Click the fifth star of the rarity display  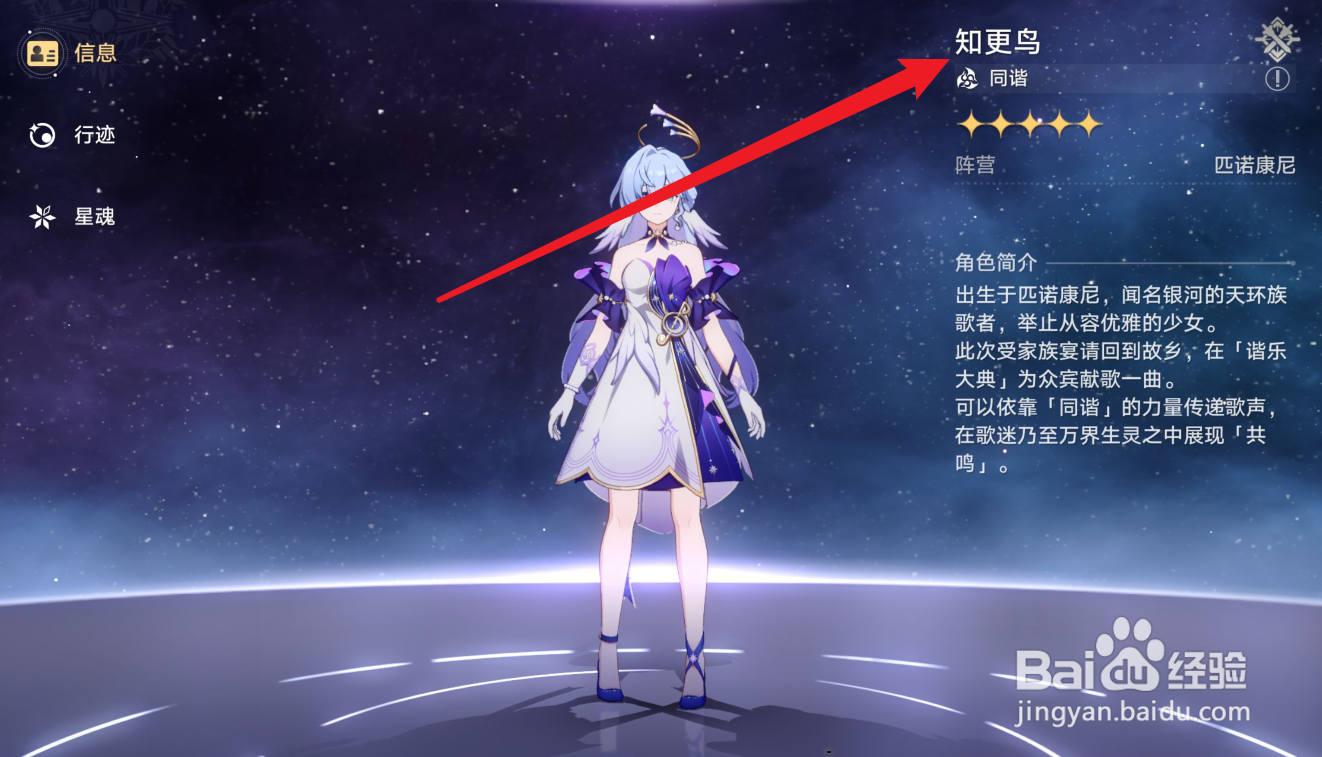[x=1090, y=124]
